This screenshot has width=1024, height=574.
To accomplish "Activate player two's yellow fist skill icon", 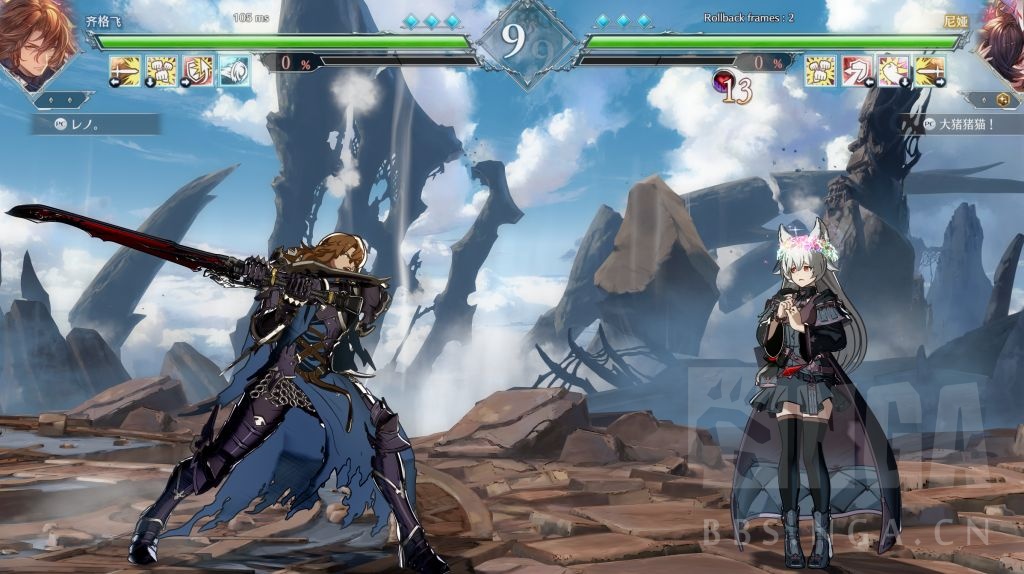I will click(x=821, y=70).
